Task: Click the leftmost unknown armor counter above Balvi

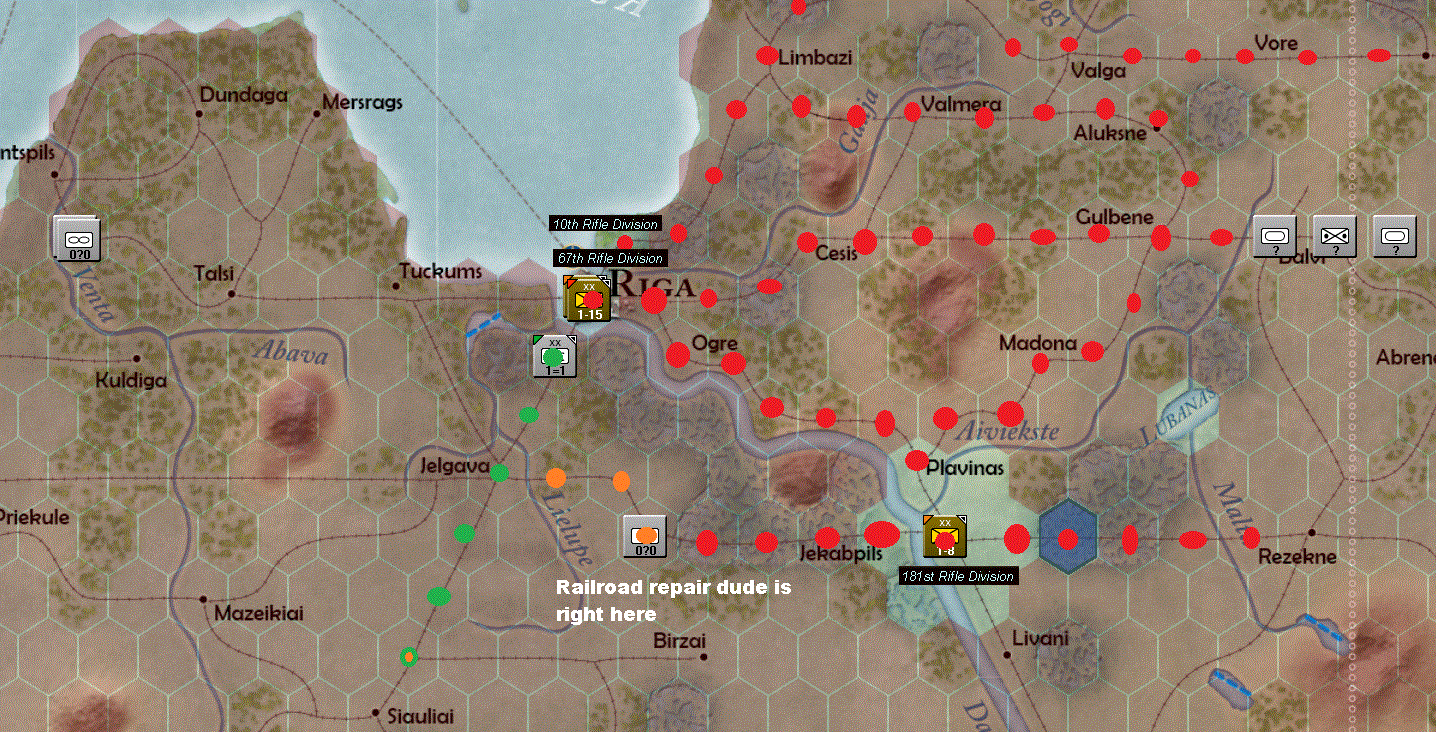Action: [x=1275, y=238]
